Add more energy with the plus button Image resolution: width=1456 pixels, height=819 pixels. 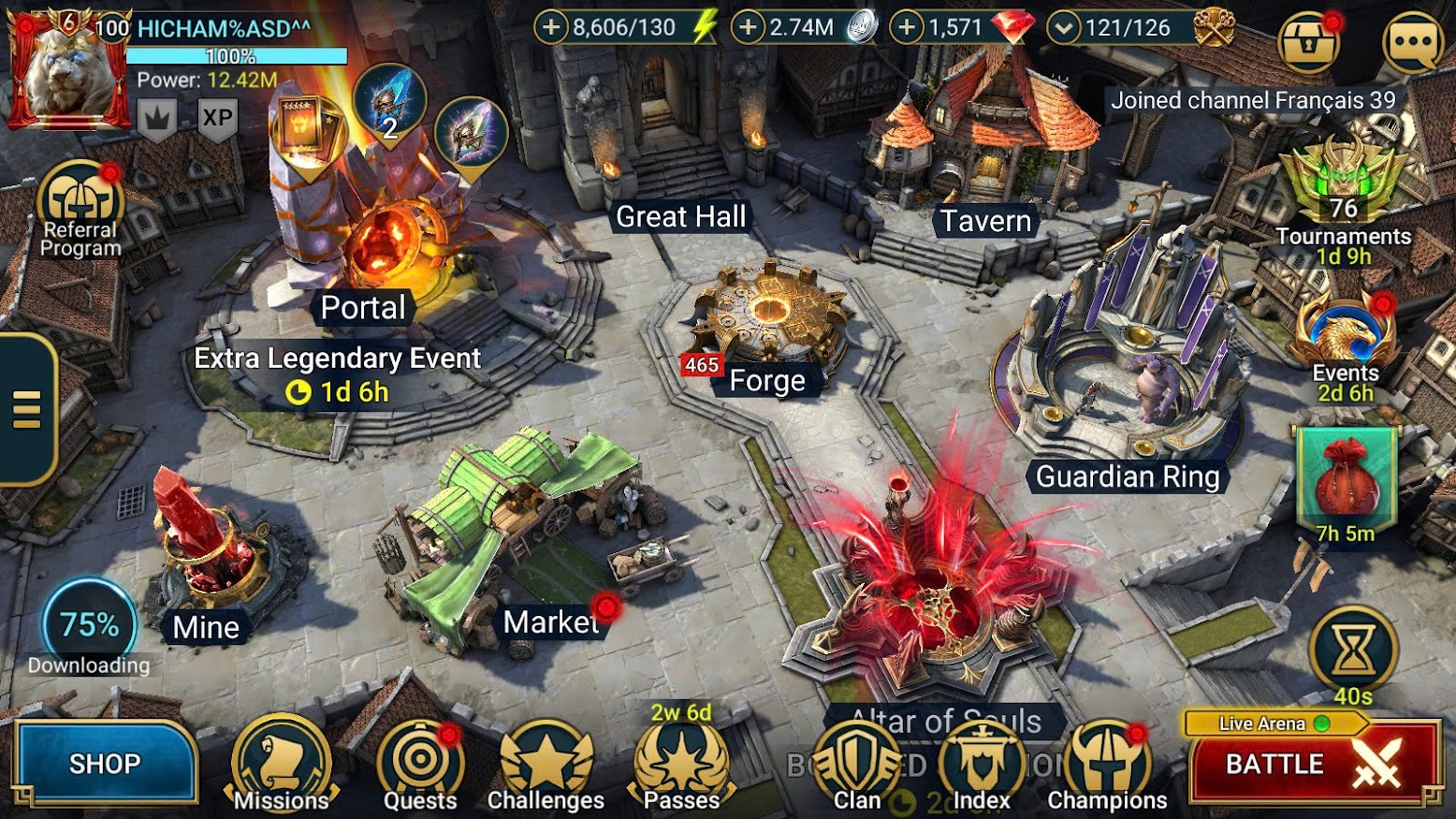coord(551,27)
